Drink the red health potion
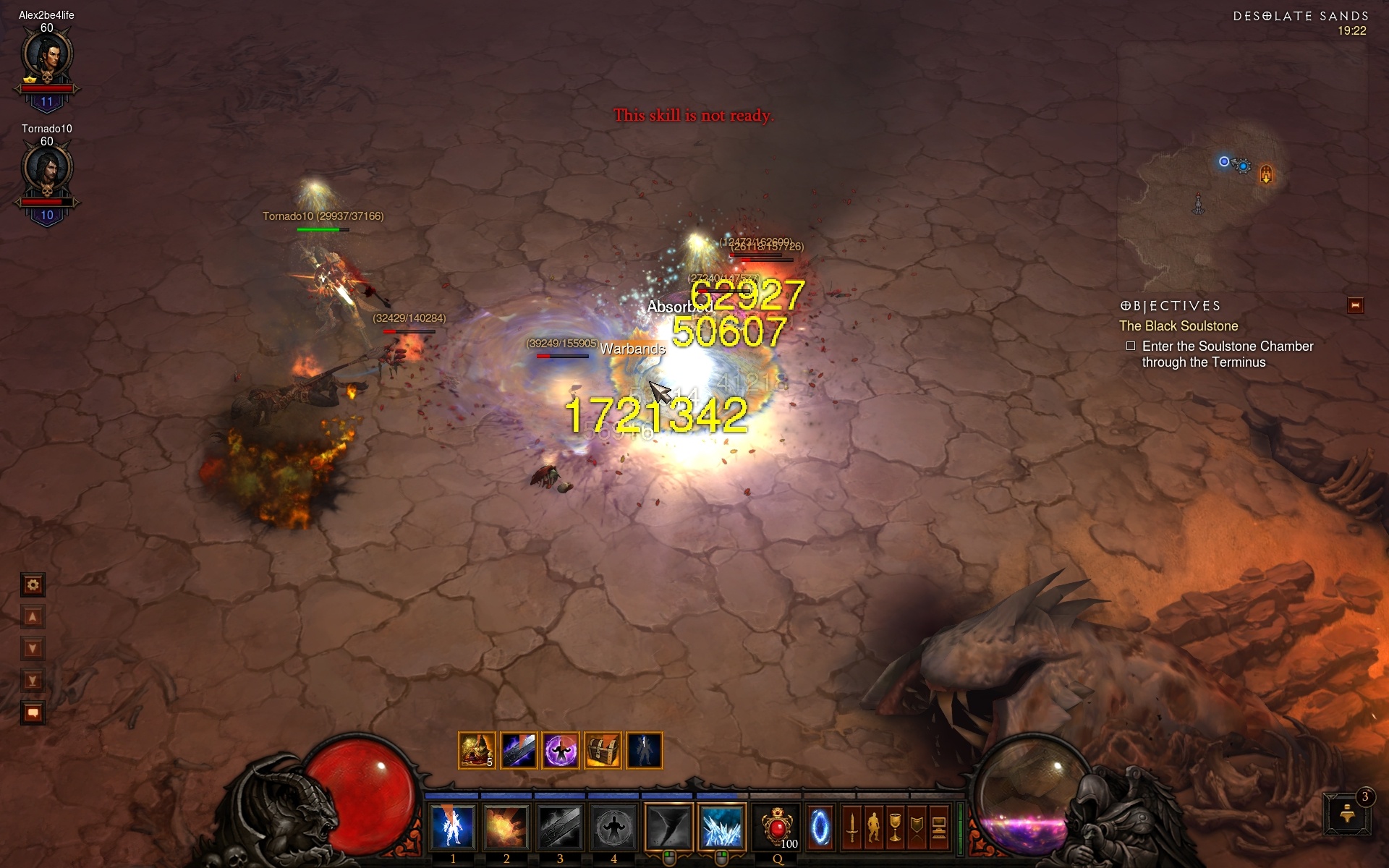This screenshot has height=868, width=1389. click(778, 827)
